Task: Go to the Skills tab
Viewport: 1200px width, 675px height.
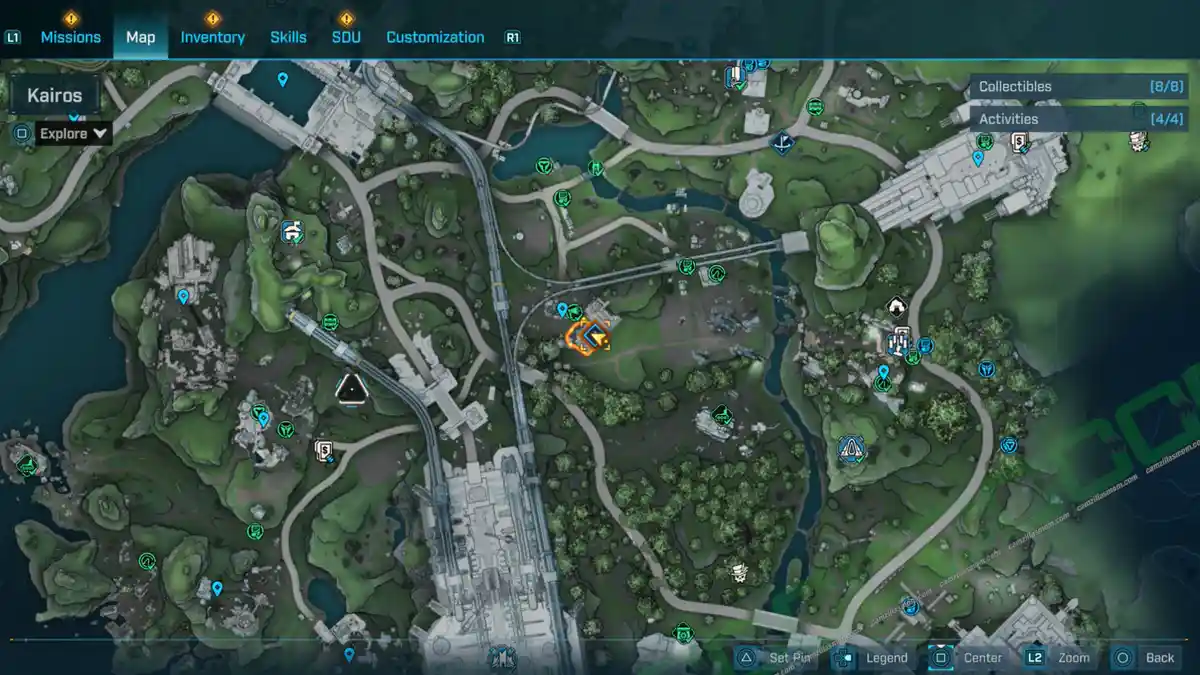Action: click(x=288, y=37)
